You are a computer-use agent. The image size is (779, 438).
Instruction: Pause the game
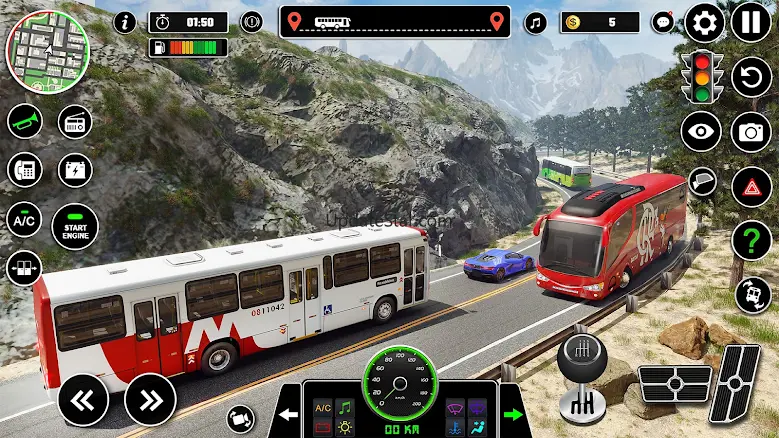[x=751, y=22]
